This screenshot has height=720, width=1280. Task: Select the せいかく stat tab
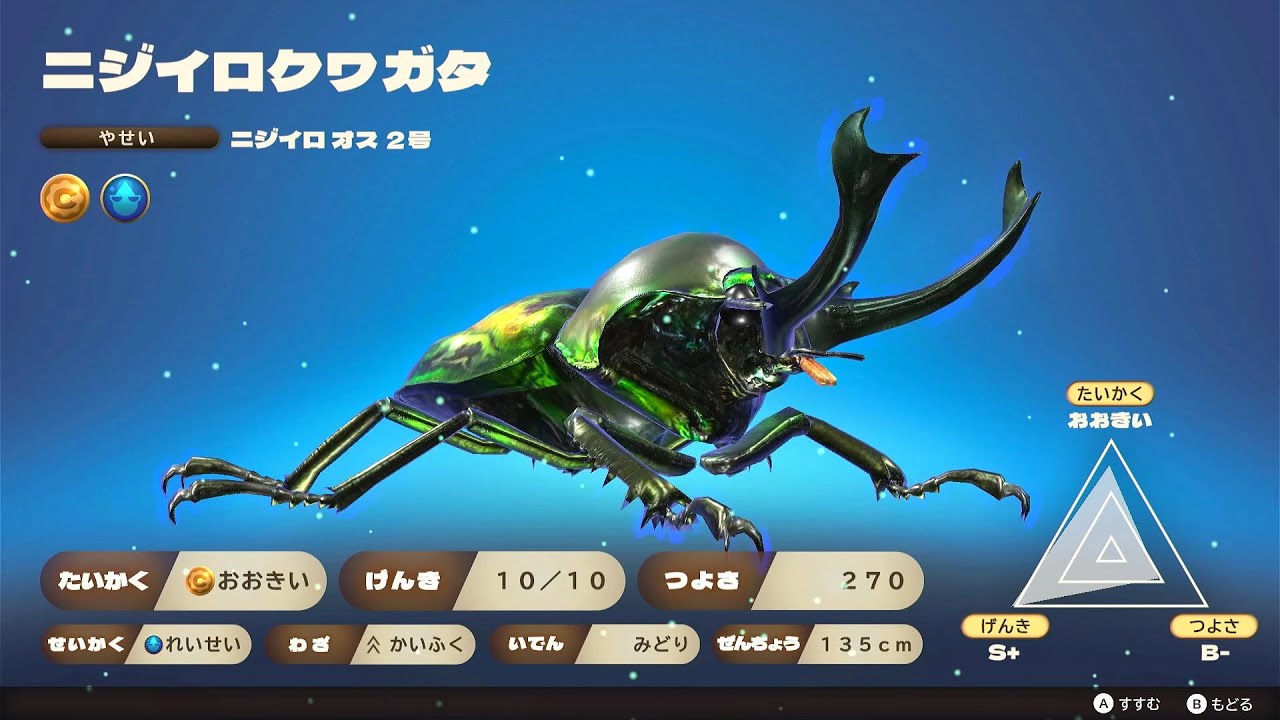coord(88,645)
